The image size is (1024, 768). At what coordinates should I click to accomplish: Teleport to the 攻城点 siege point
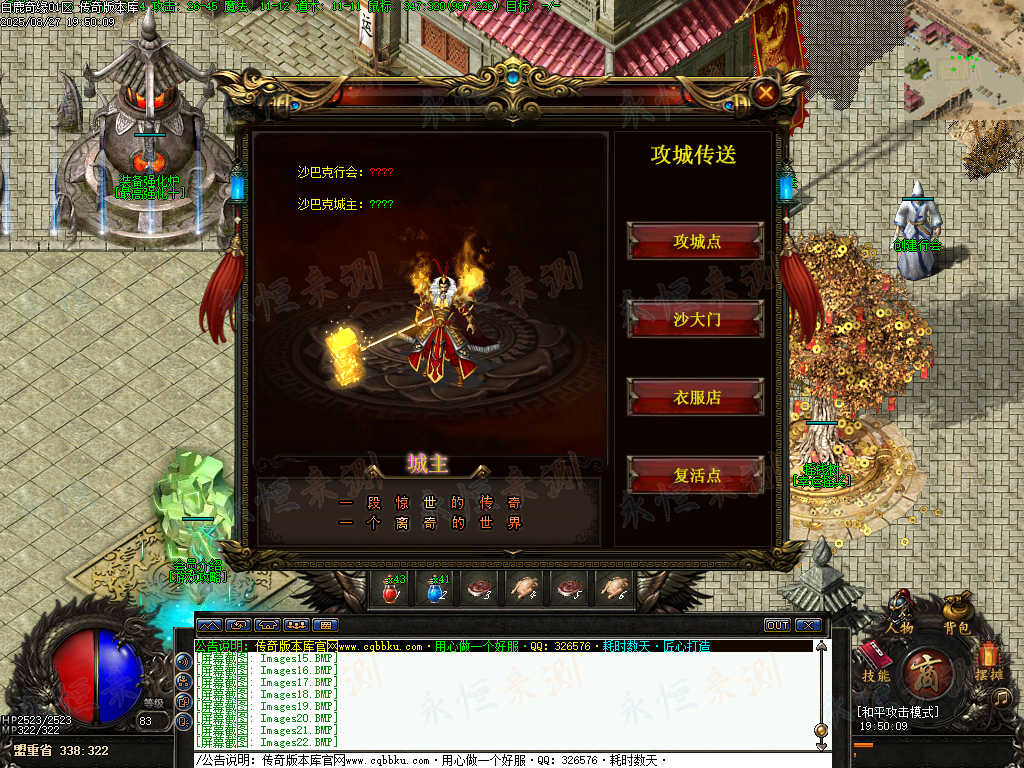coord(696,241)
